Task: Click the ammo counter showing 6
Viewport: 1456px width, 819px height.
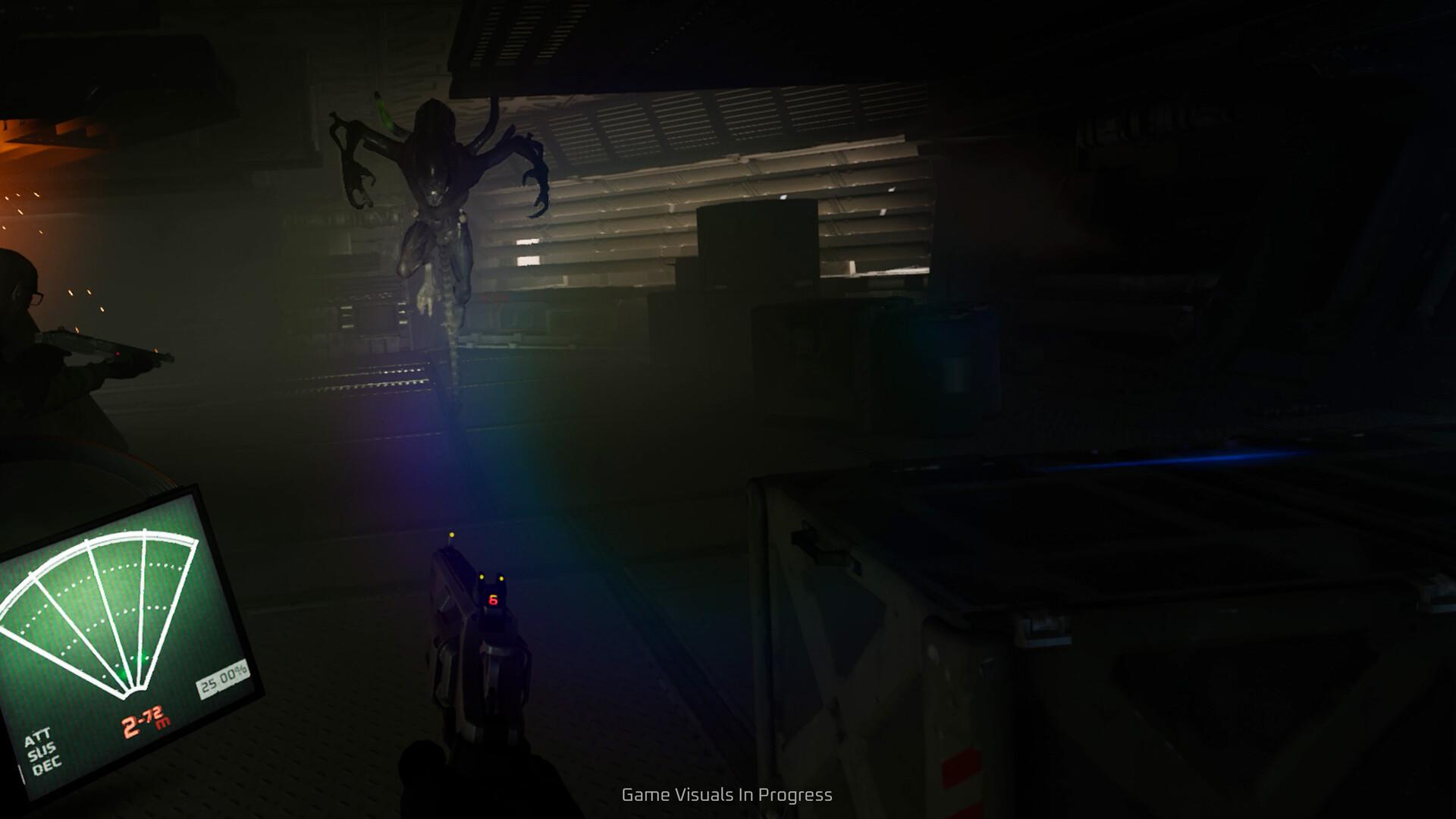Action: 492,600
